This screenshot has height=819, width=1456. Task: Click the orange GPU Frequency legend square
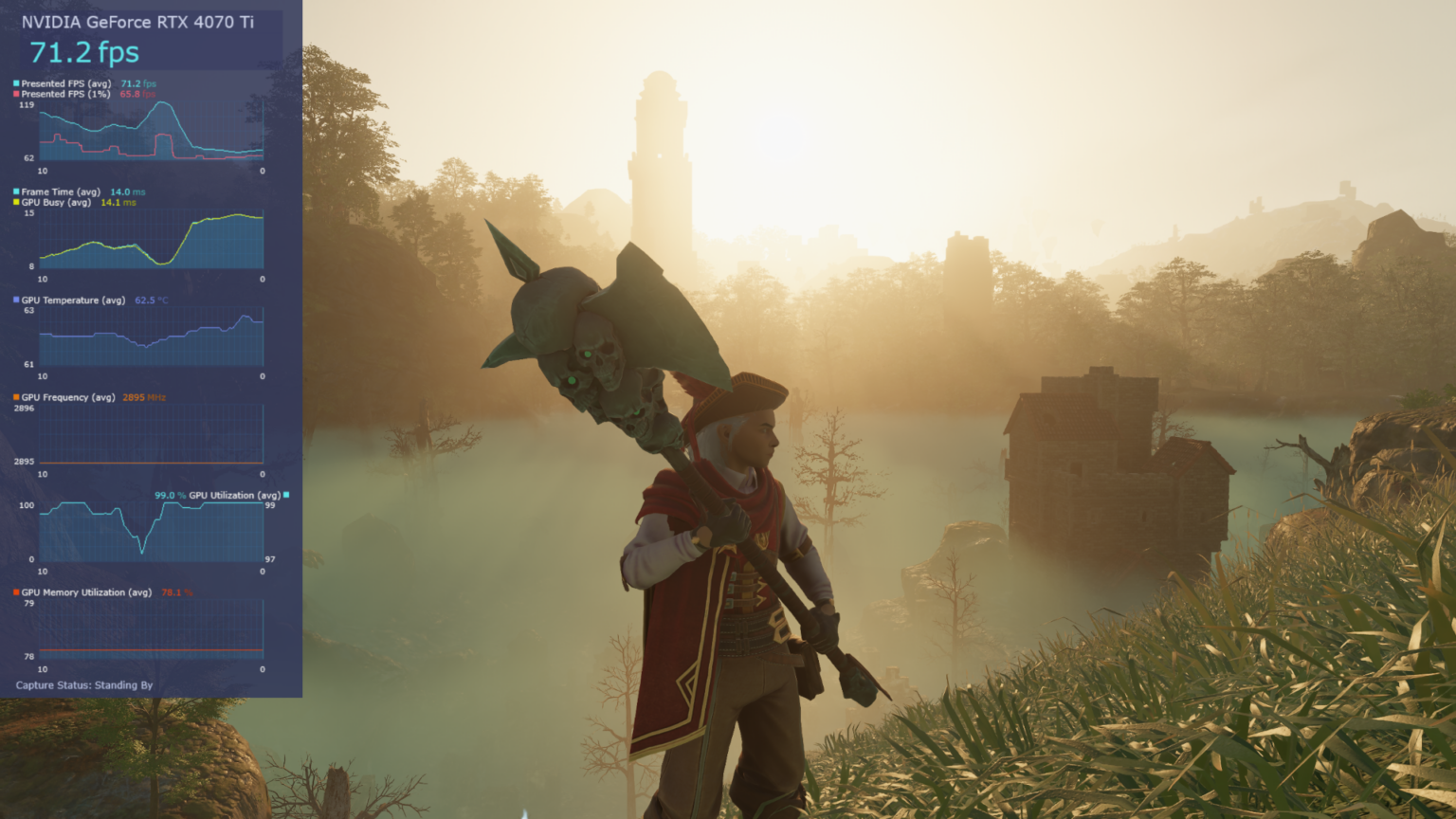click(x=14, y=396)
